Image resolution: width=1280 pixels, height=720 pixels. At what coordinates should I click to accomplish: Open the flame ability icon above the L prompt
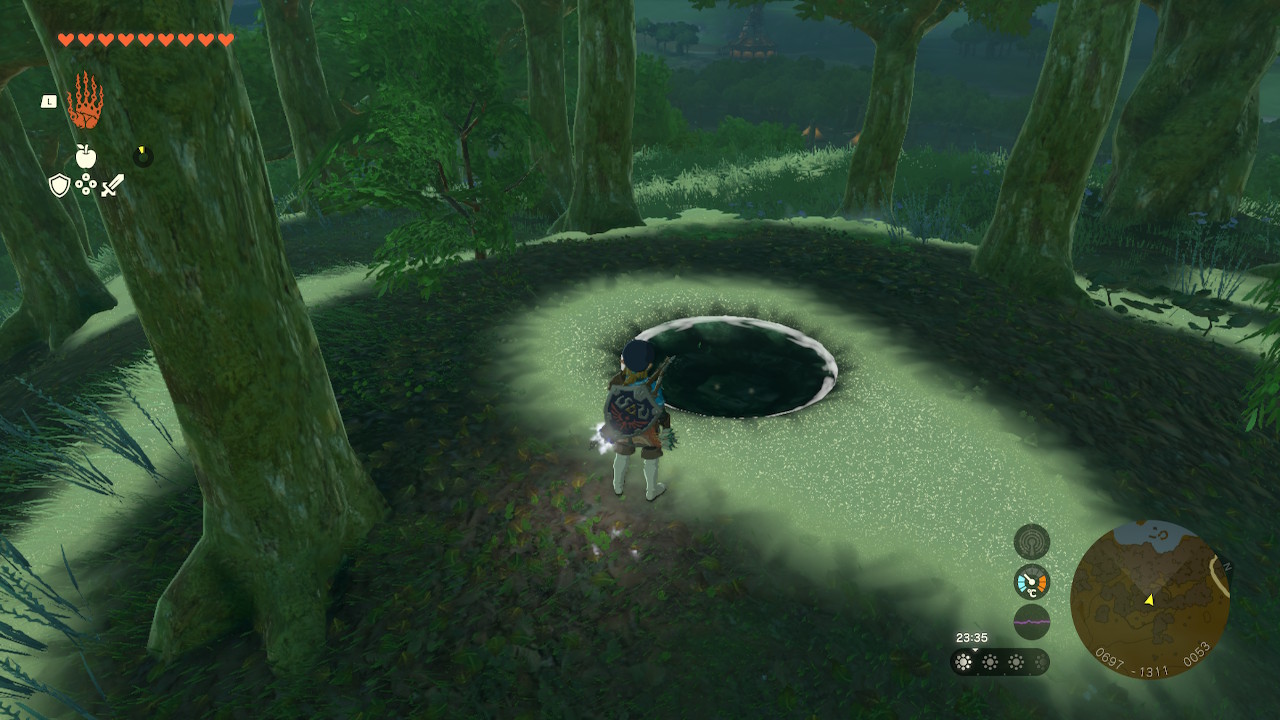coord(88,100)
